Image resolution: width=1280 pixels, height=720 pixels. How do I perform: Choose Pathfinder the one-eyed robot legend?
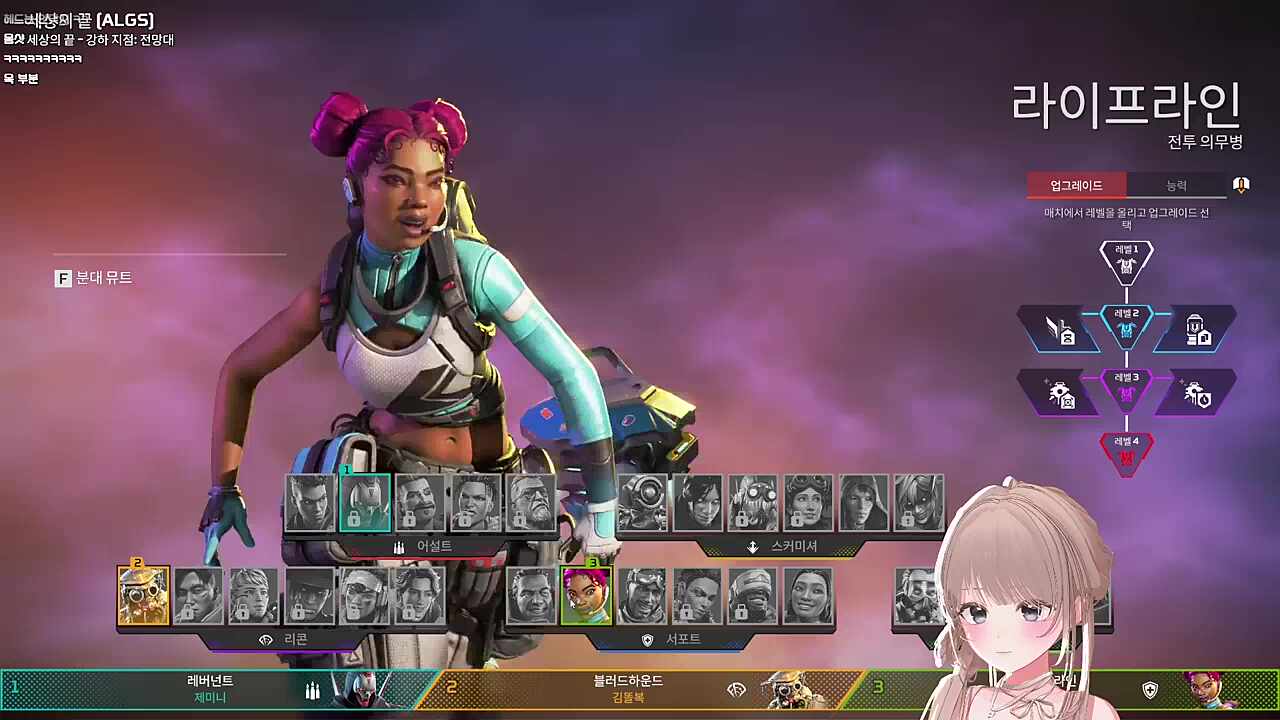(x=643, y=503)
